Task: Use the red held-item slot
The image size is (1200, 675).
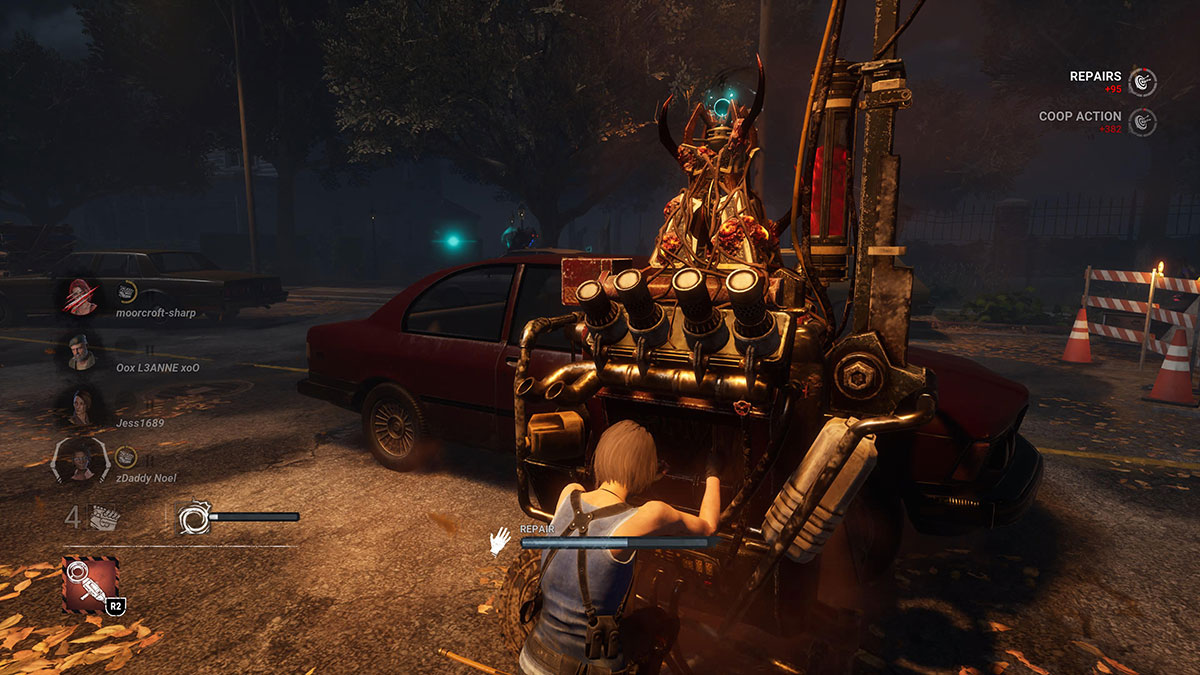Action: pos(90,584)
